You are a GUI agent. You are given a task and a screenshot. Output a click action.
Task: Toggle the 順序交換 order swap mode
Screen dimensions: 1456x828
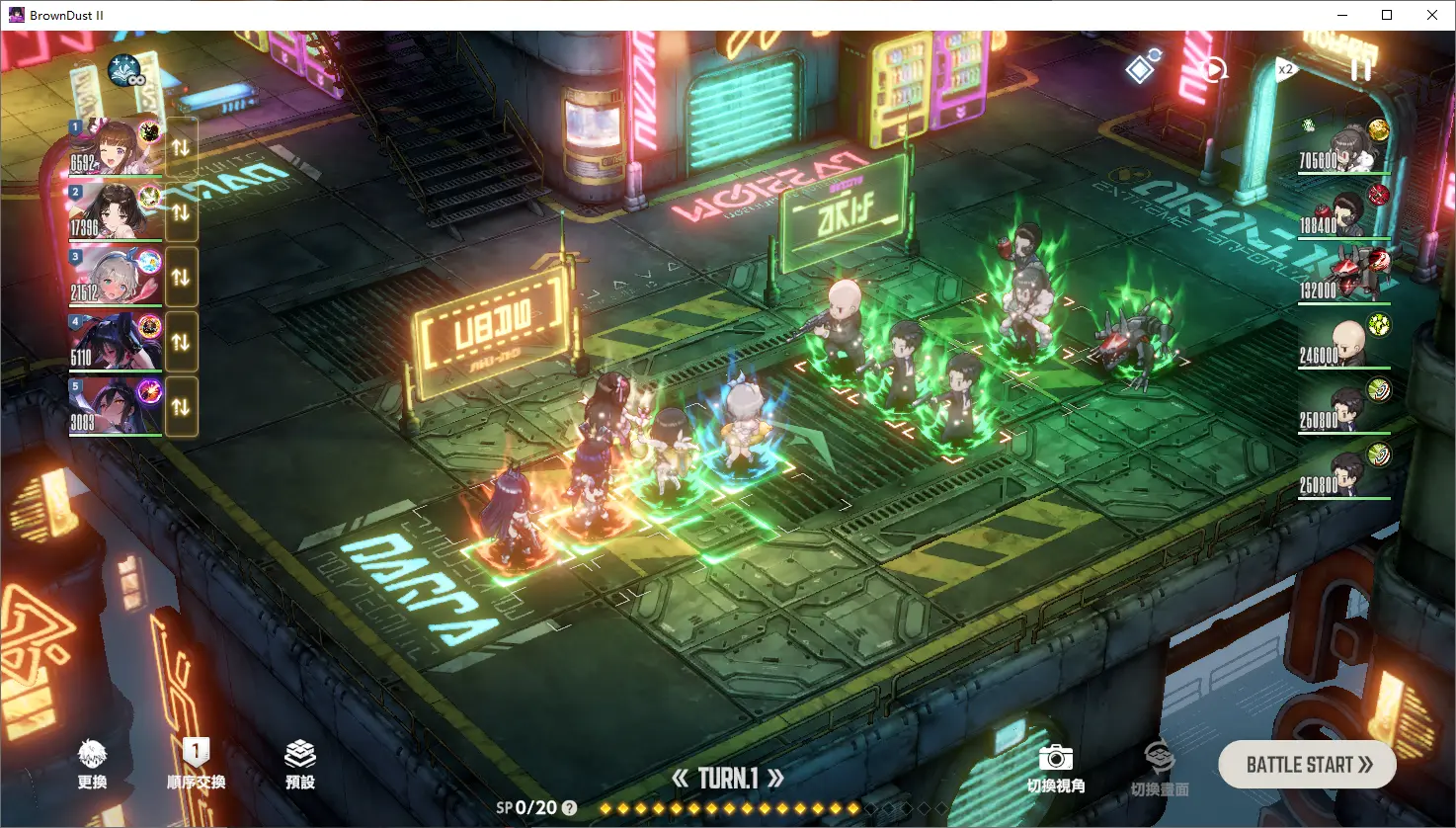196,765
